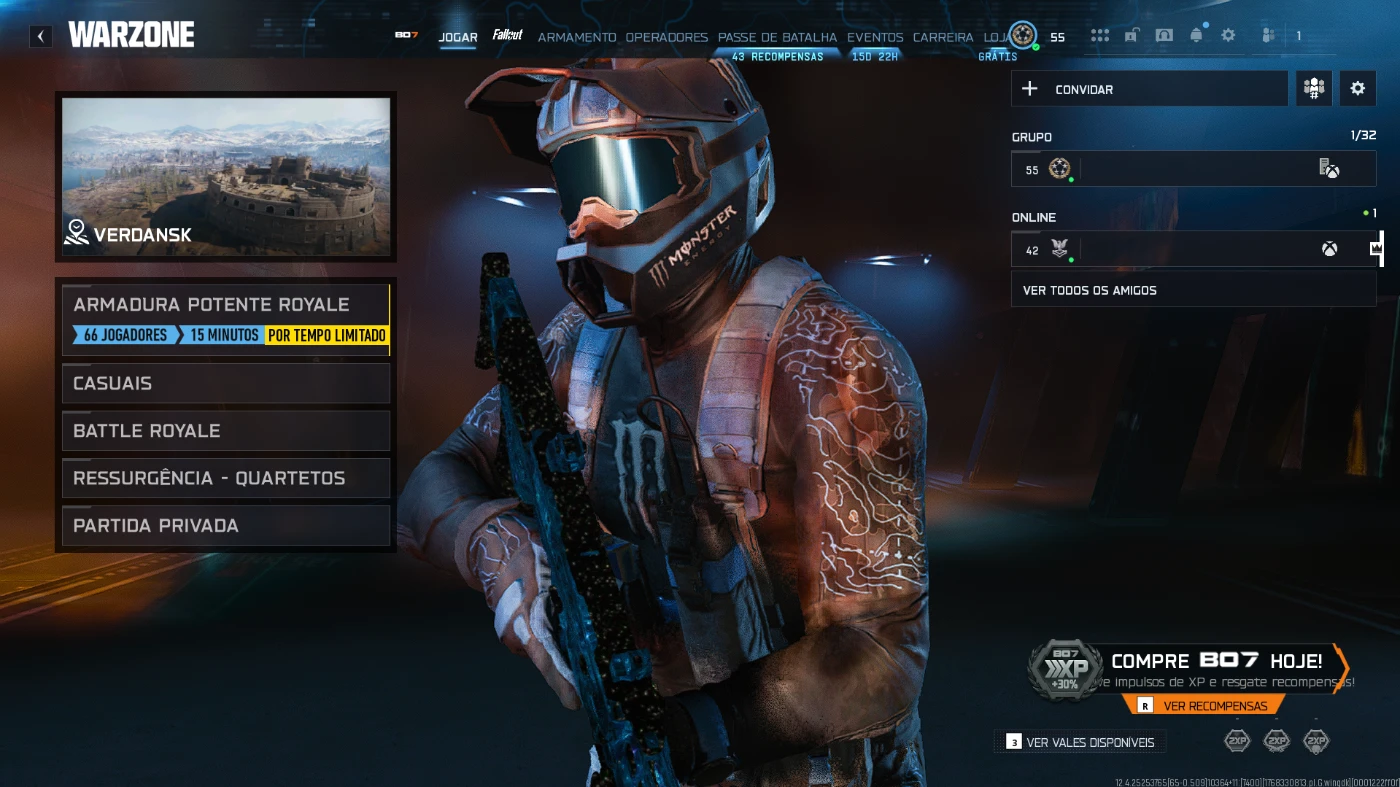Viewport: 1400px width, 787px height.
Task: Open the Verdansk map thumbnail
Action: click(x=226, y=177)
